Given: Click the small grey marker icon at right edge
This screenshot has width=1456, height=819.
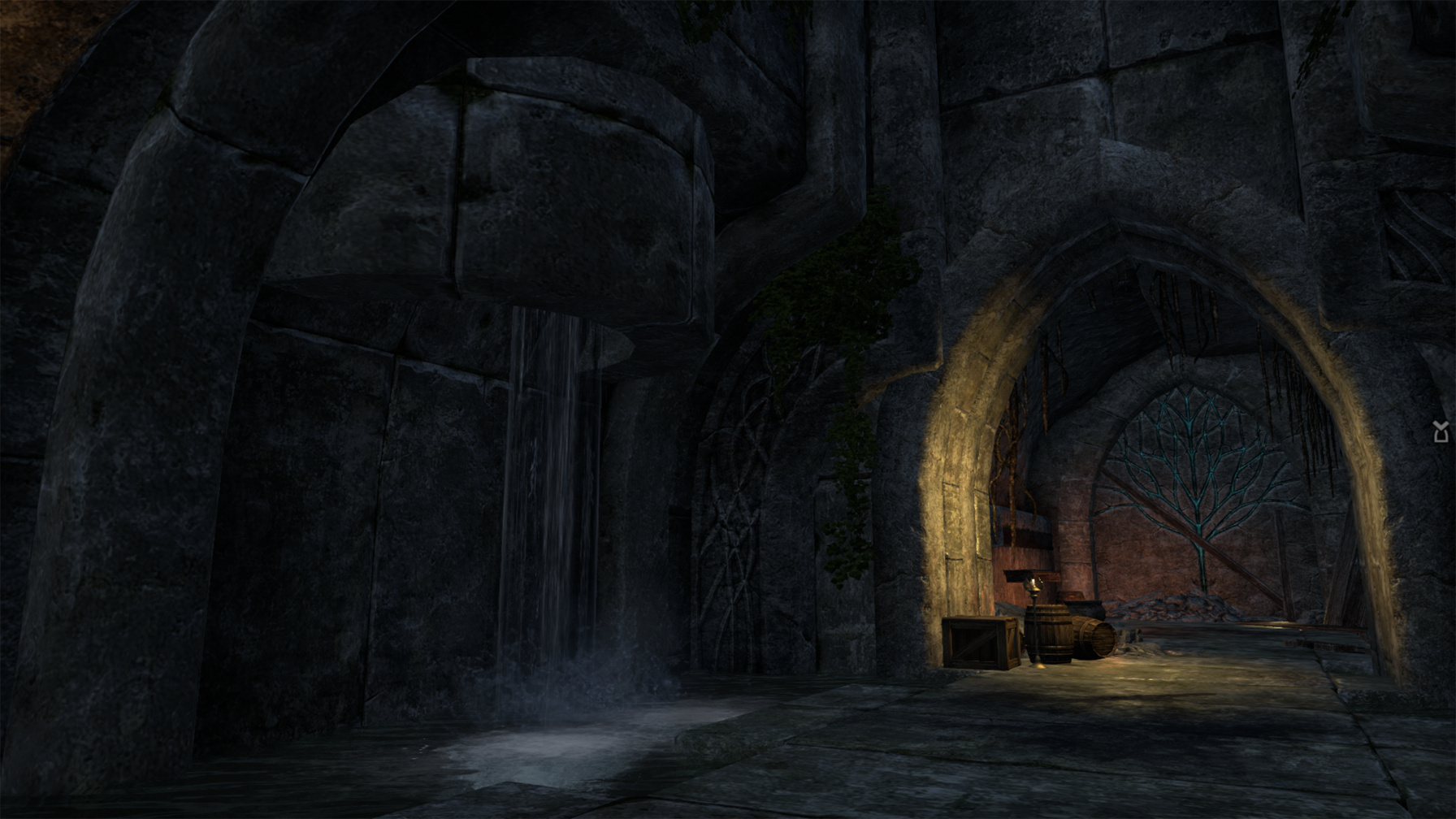Looking at the screenshot, I should pyautogui.click(x=1441, y=432).
